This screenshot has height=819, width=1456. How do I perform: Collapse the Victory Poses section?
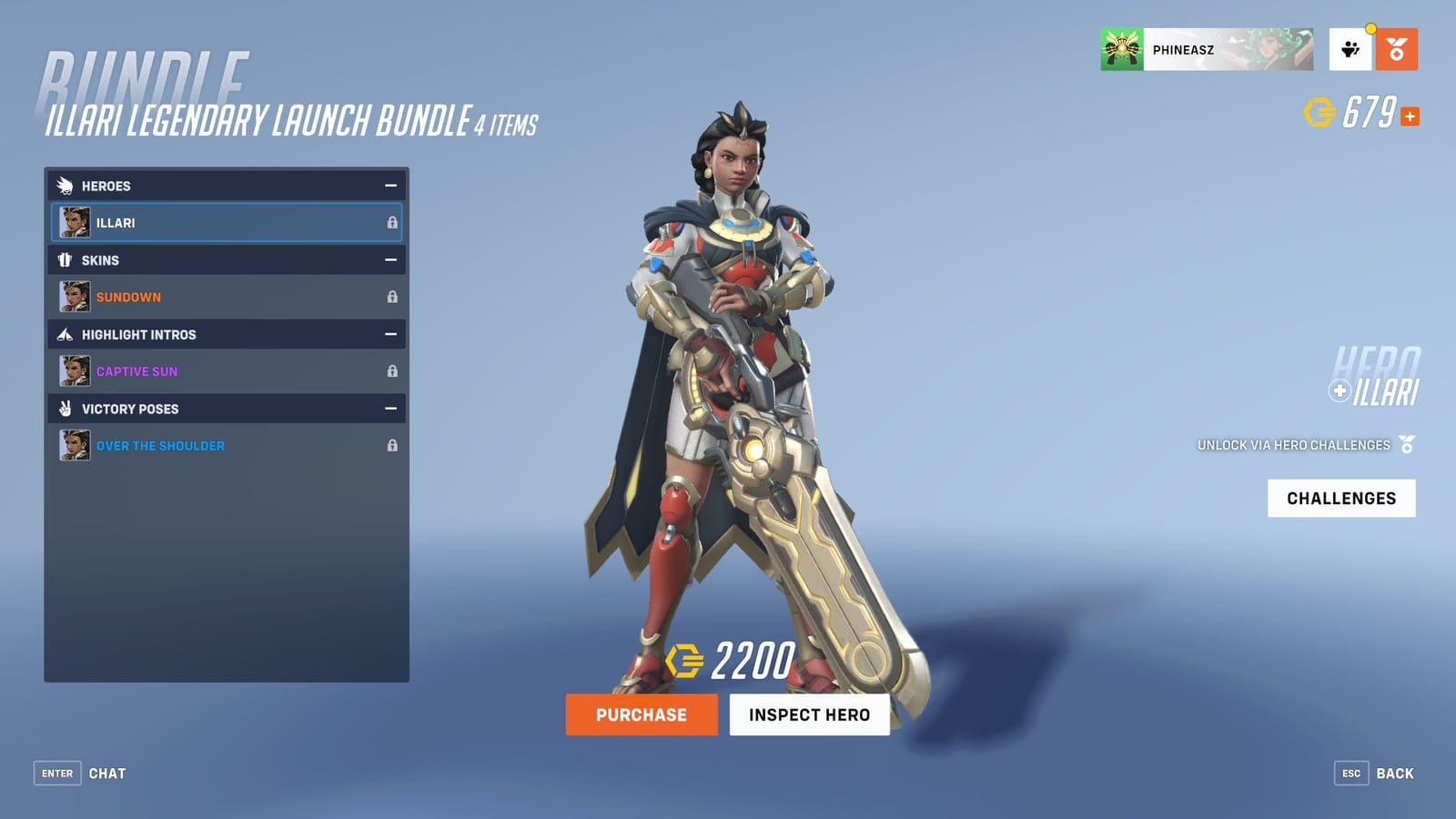[391, 409]
